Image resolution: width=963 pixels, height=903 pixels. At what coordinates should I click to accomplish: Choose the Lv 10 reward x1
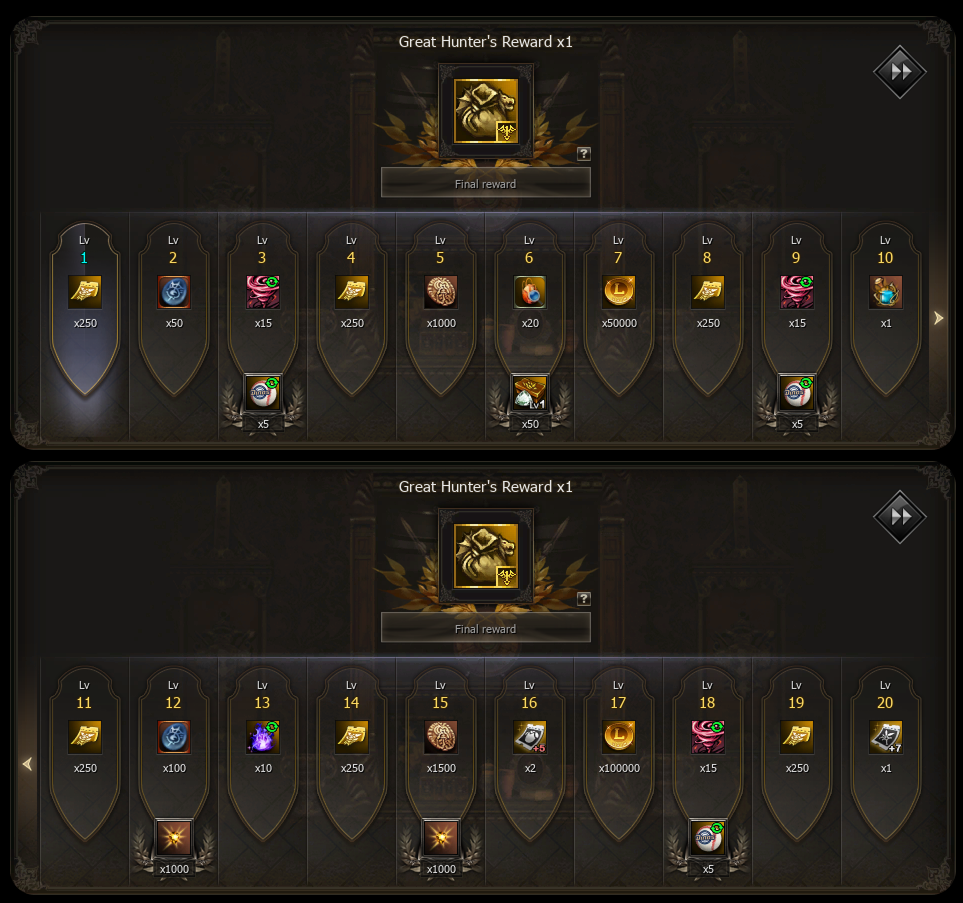click(885, 292)
